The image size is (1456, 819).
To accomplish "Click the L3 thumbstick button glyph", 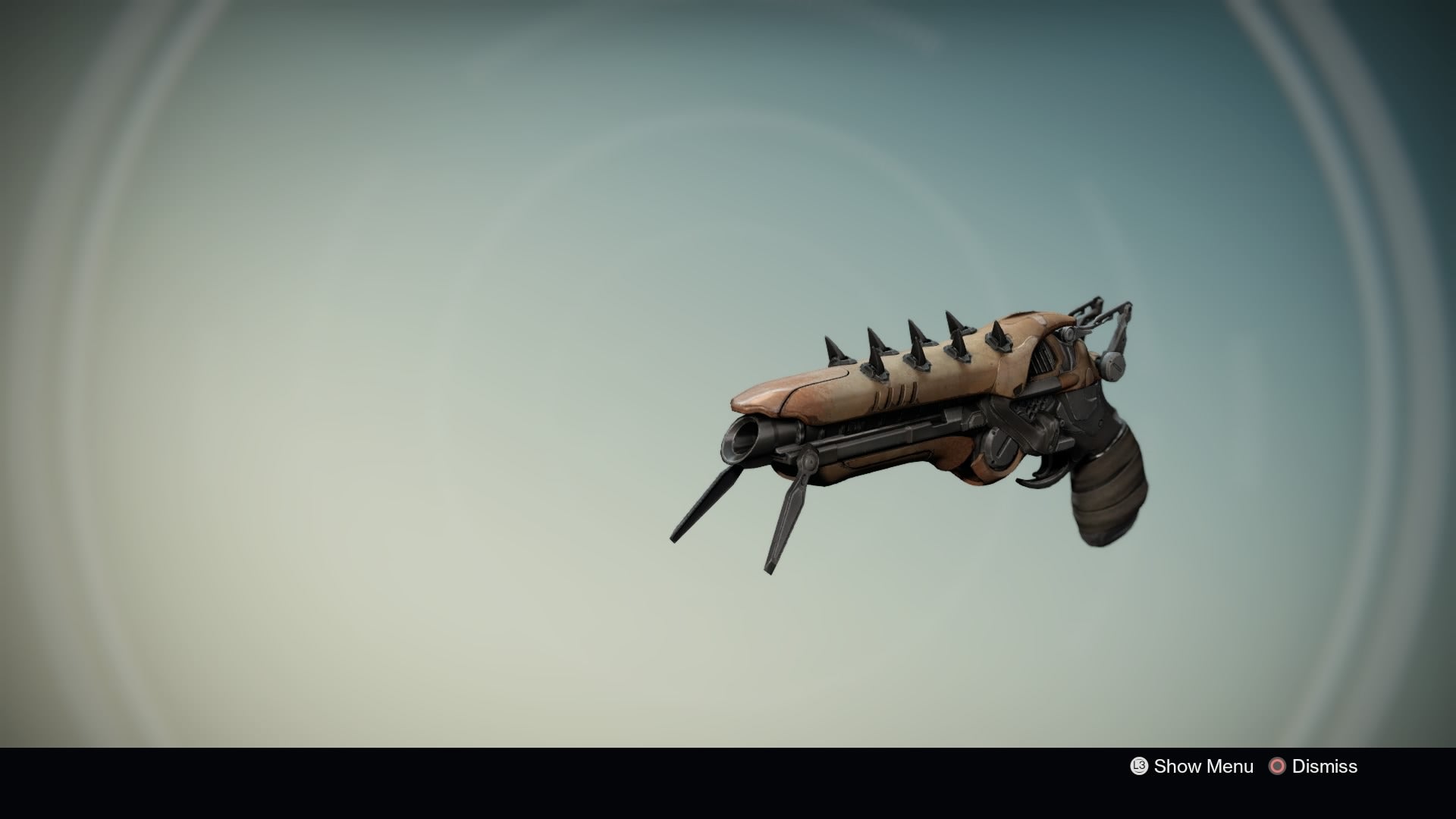I will [x=1138, y=766].
